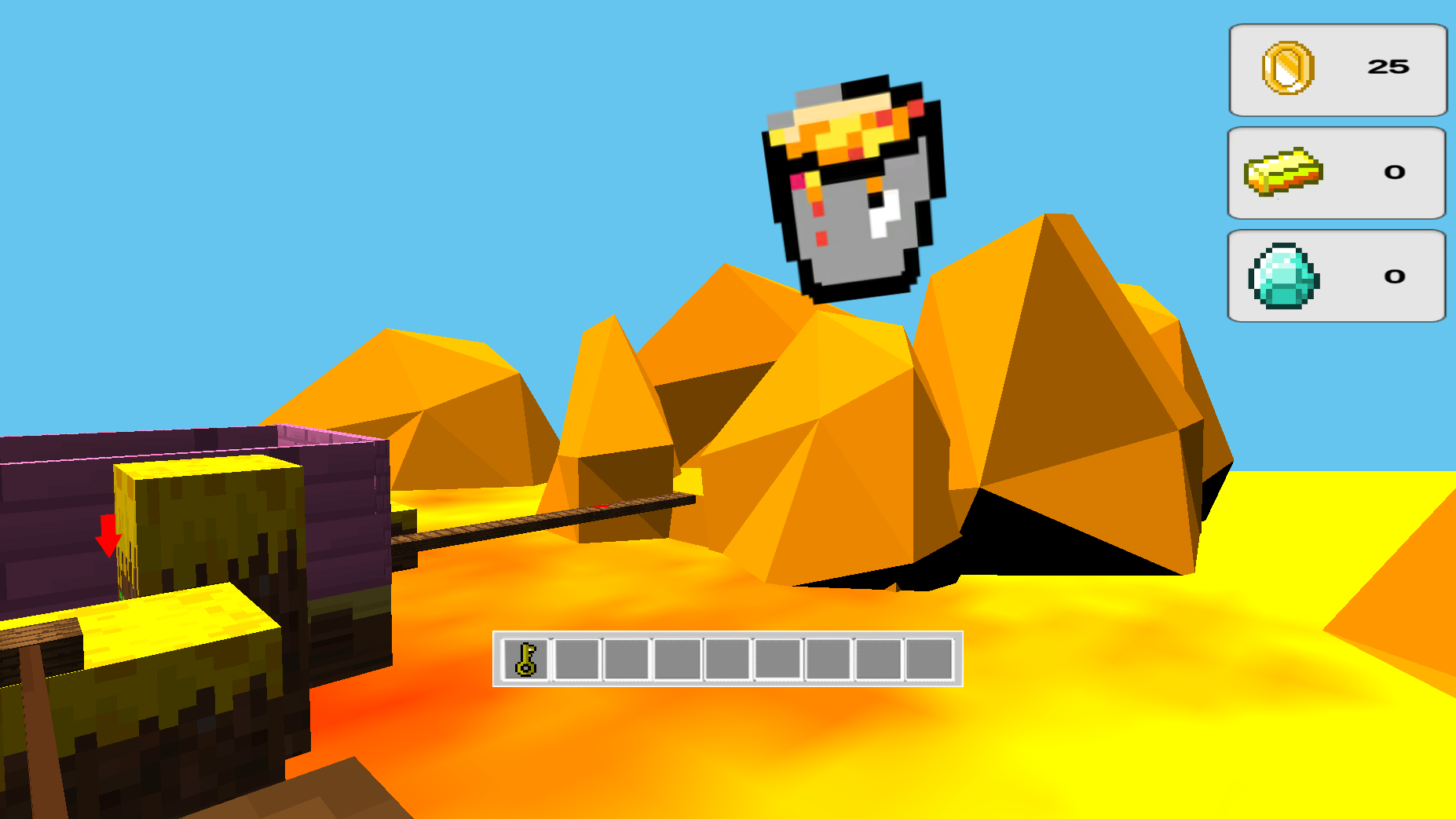Click the diamond counter showing 0
This screenshot has height=819, width=1456.
click(1392, 276)
